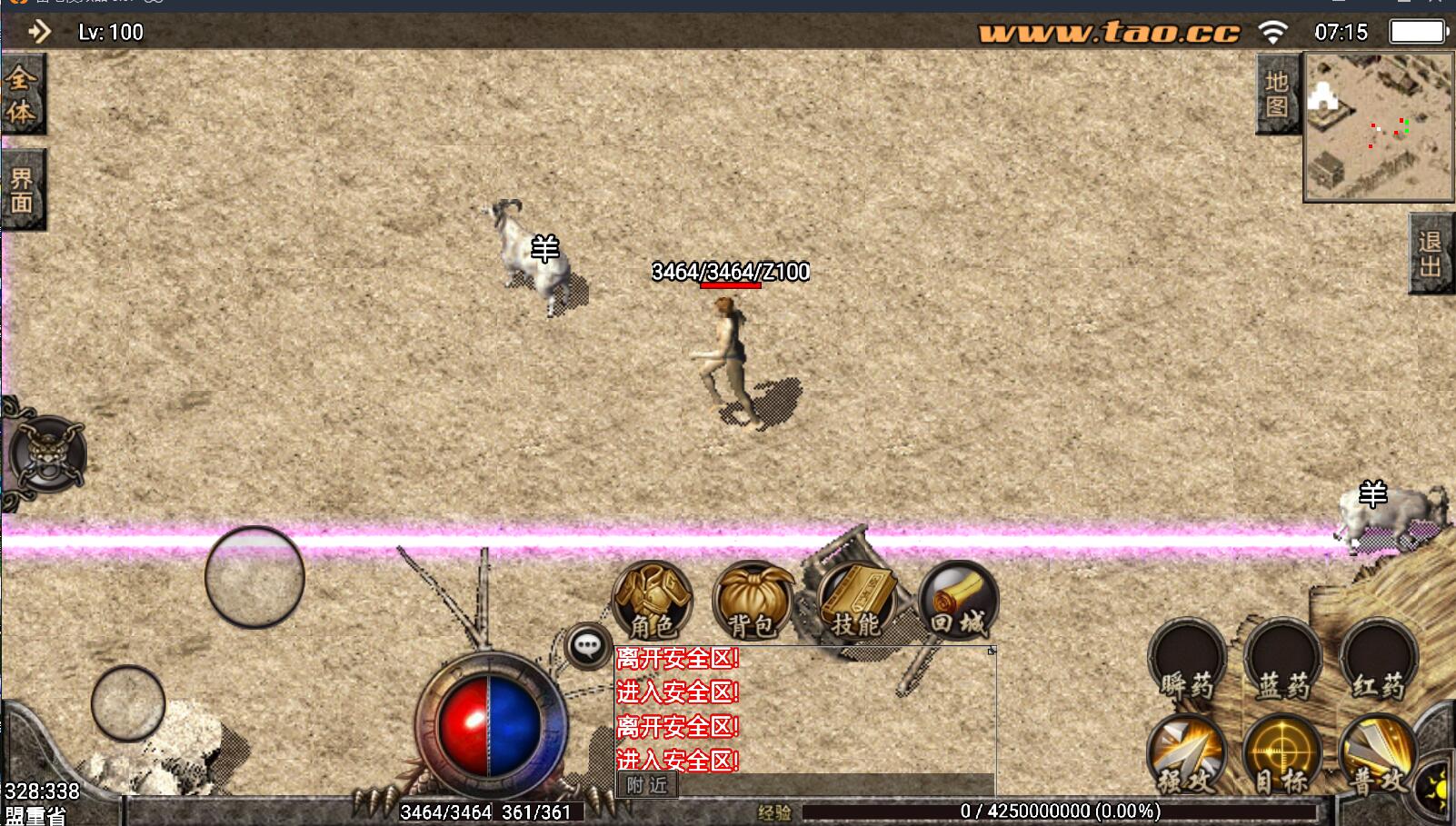Click the large virtual joystick circle
The image size is (1456, 826).
pyautogui.click(x=254, y=577)
